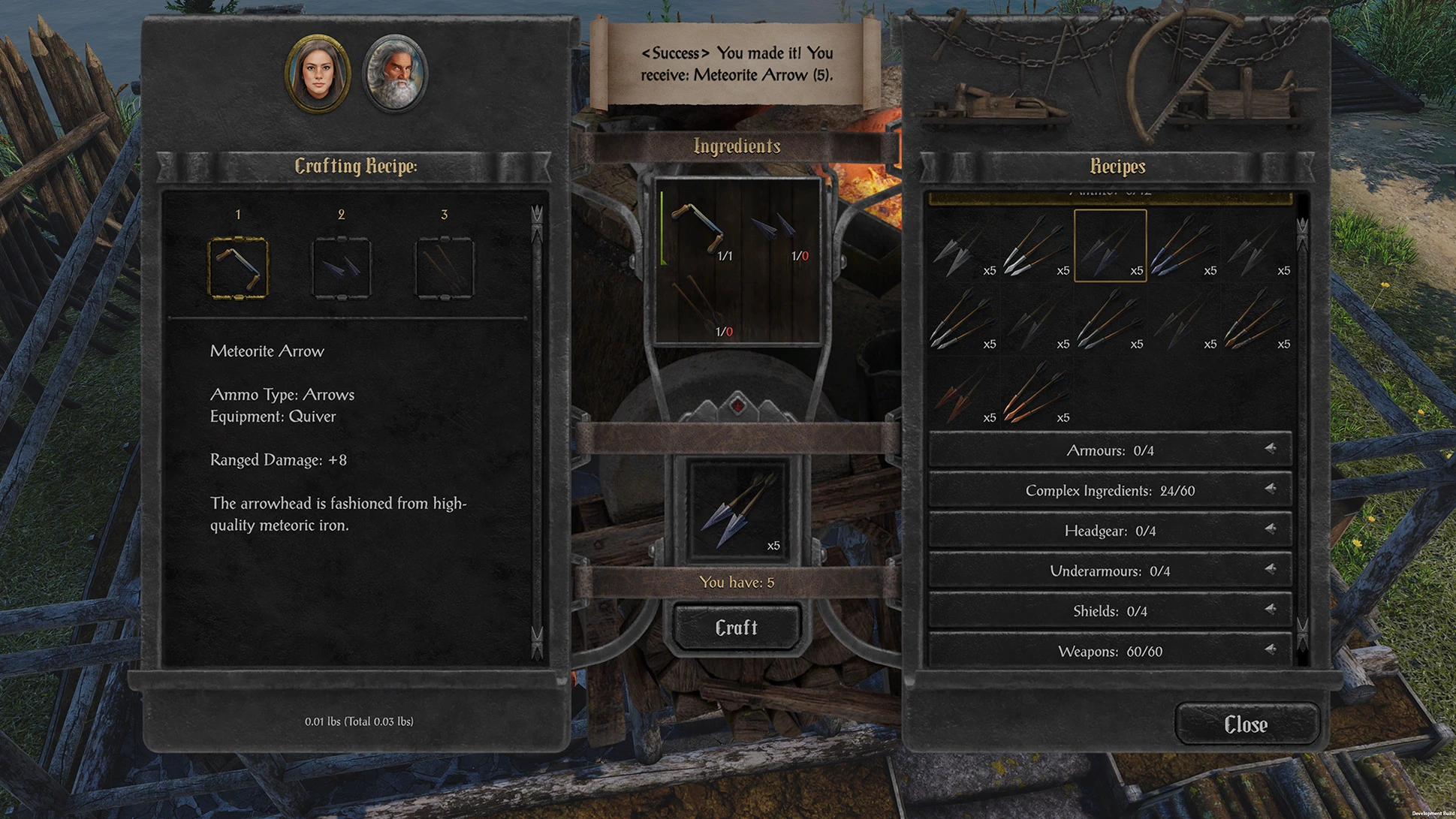Choose the highlighted Meteorite Arrow recipe
Image resolution: width=1456 pixels, height=819 pixels.
pos(1110,245)
